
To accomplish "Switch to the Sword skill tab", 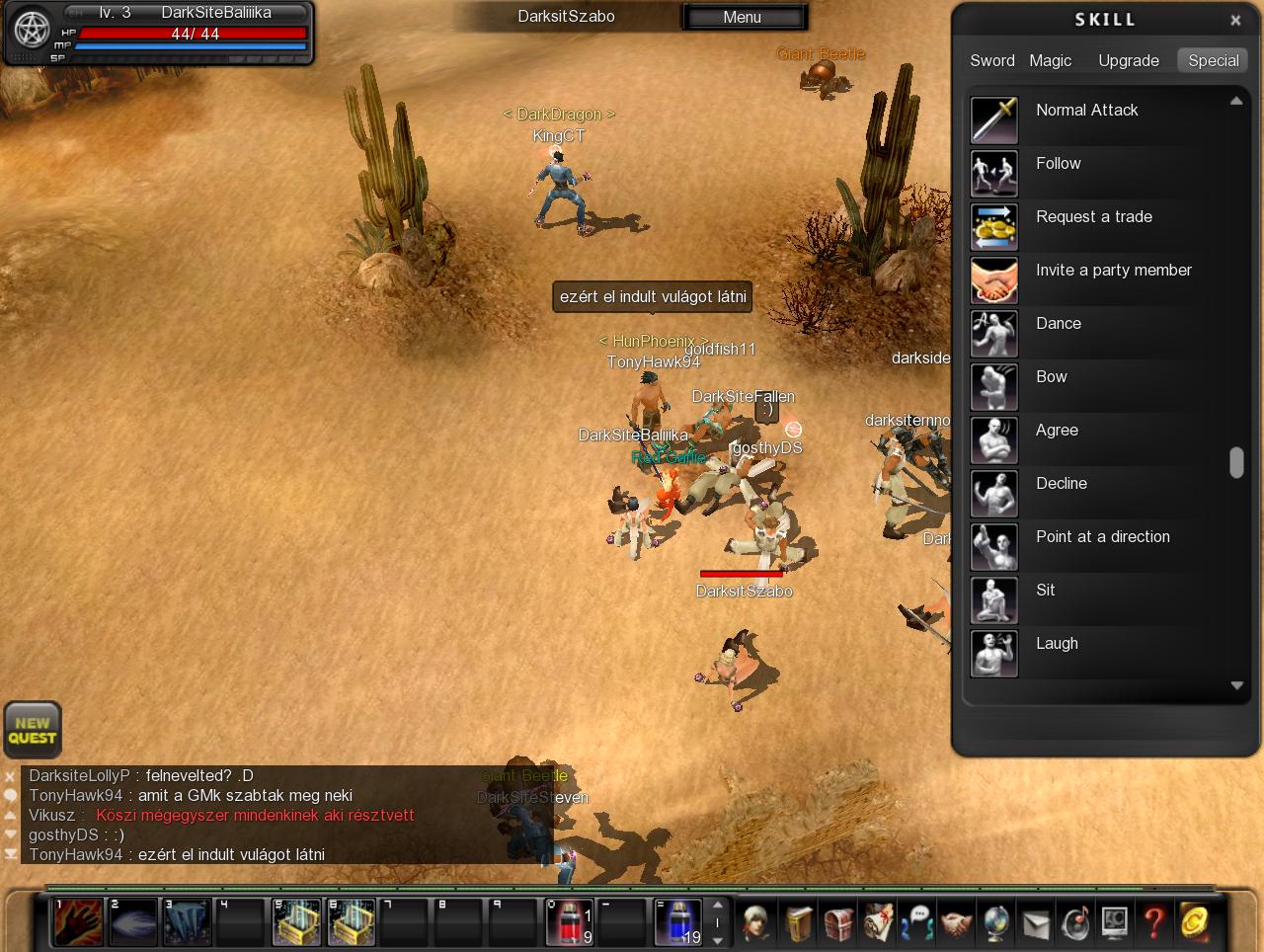I will [x=991, y=60].
